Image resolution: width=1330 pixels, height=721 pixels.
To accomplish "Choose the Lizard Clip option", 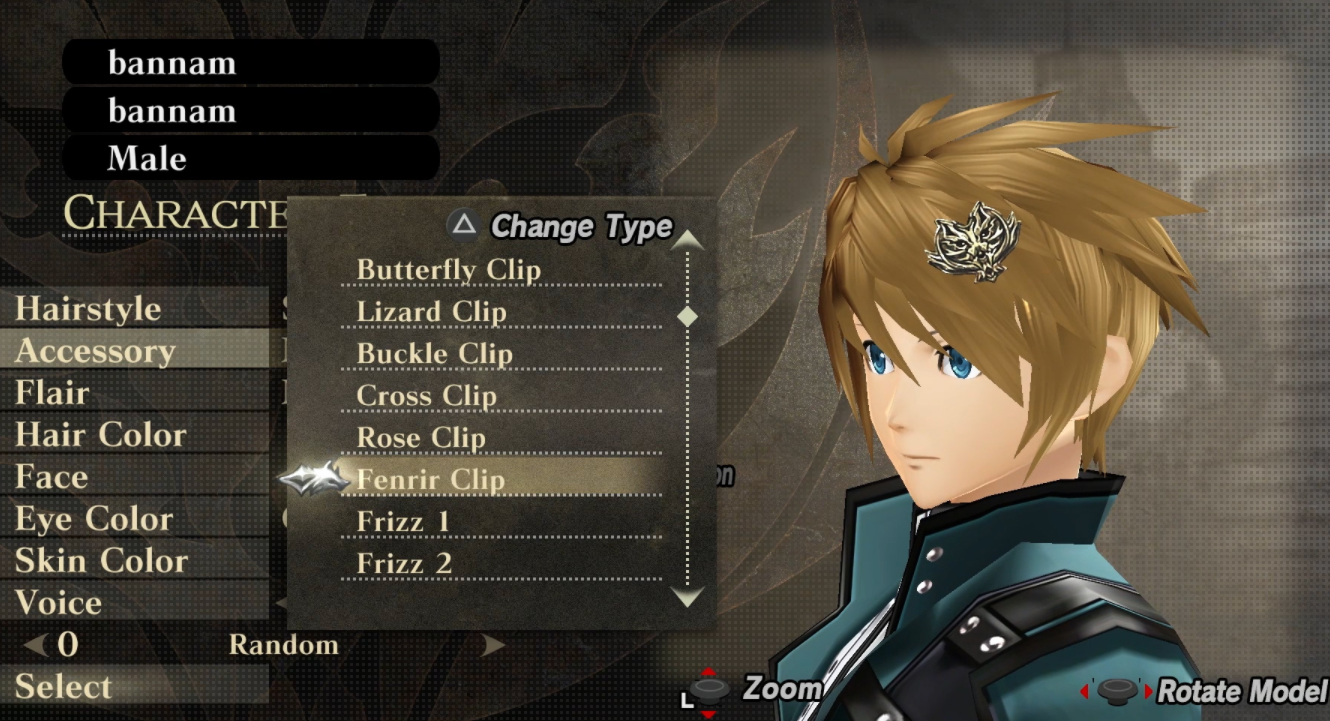I will point(431,312).
